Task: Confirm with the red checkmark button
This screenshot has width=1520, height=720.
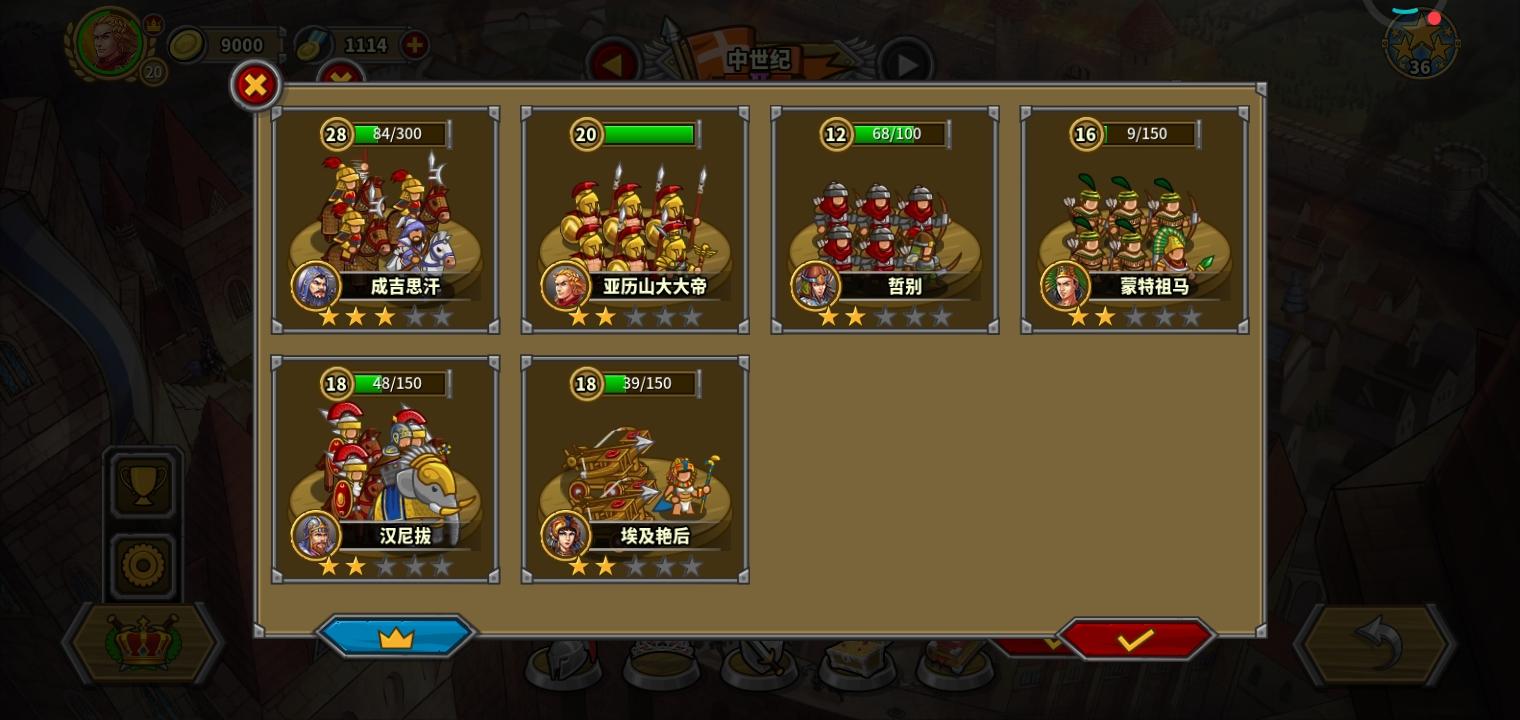Action: (x=1138, y=638)
